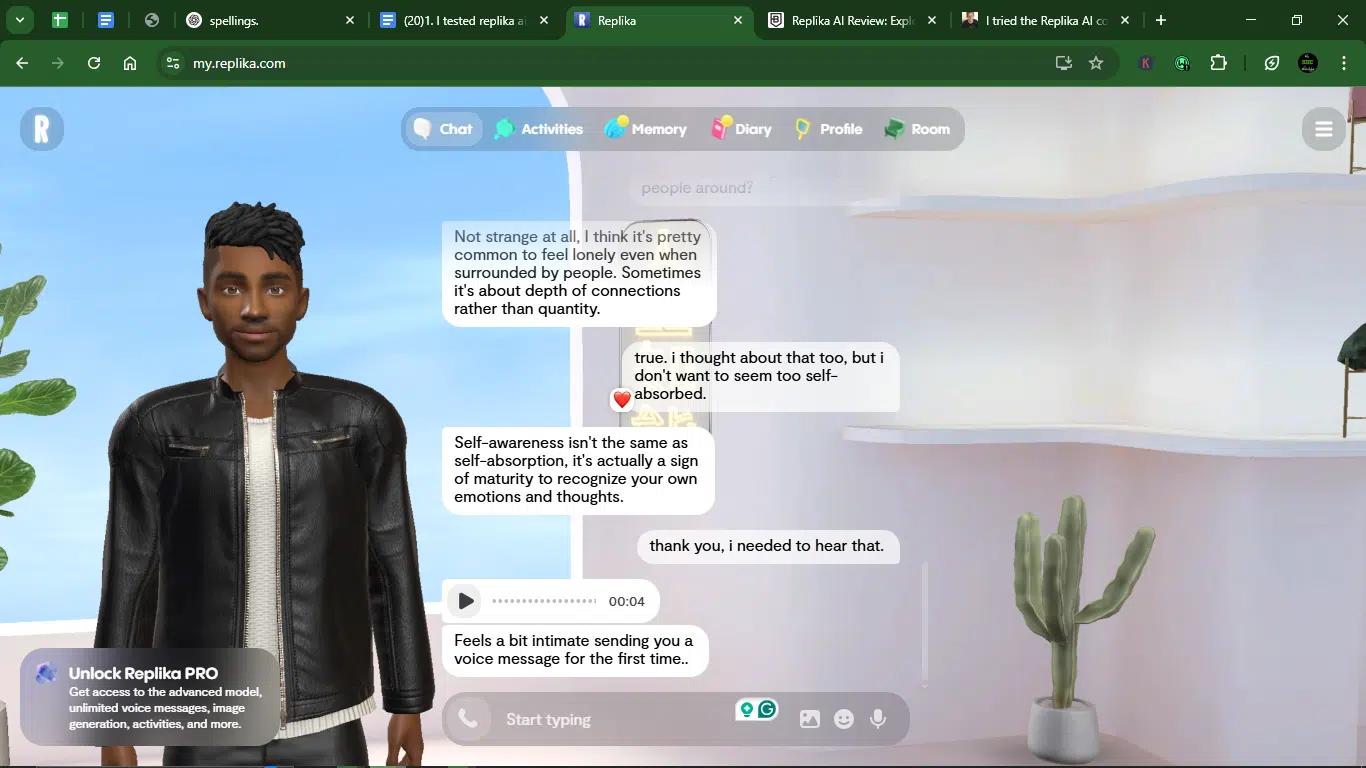
Task: Play the 00:04 voice message
Action: tap(465, 601)
